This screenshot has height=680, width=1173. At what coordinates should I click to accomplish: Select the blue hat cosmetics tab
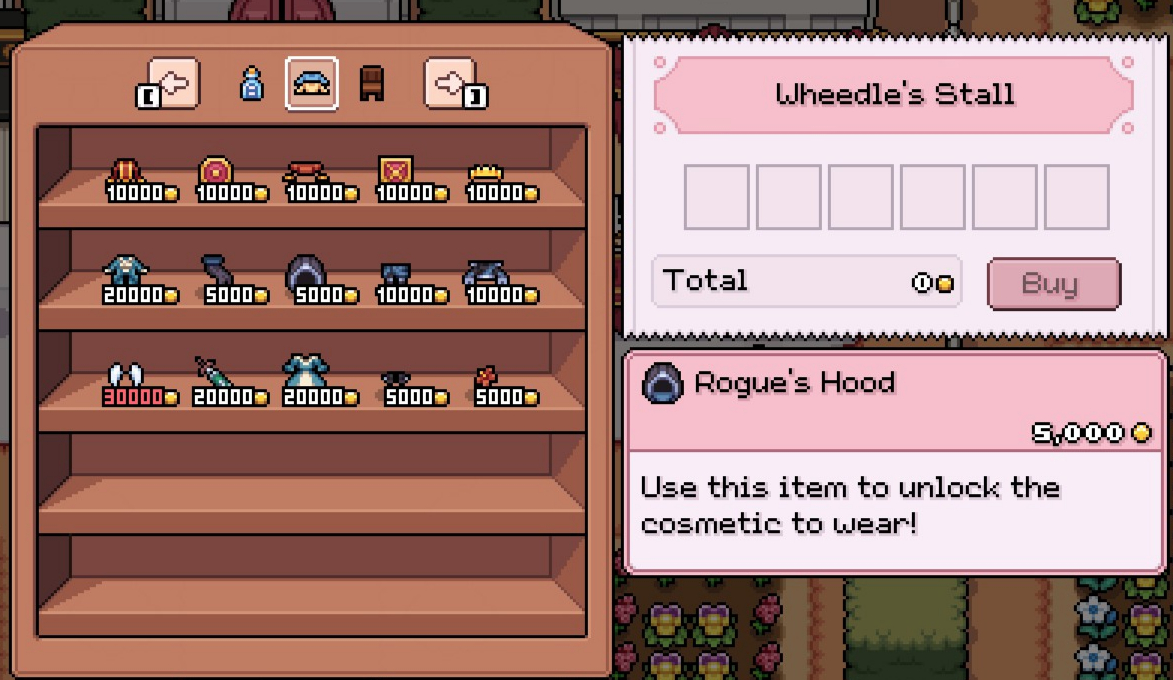pyautogui.click(x=311, y=84)
